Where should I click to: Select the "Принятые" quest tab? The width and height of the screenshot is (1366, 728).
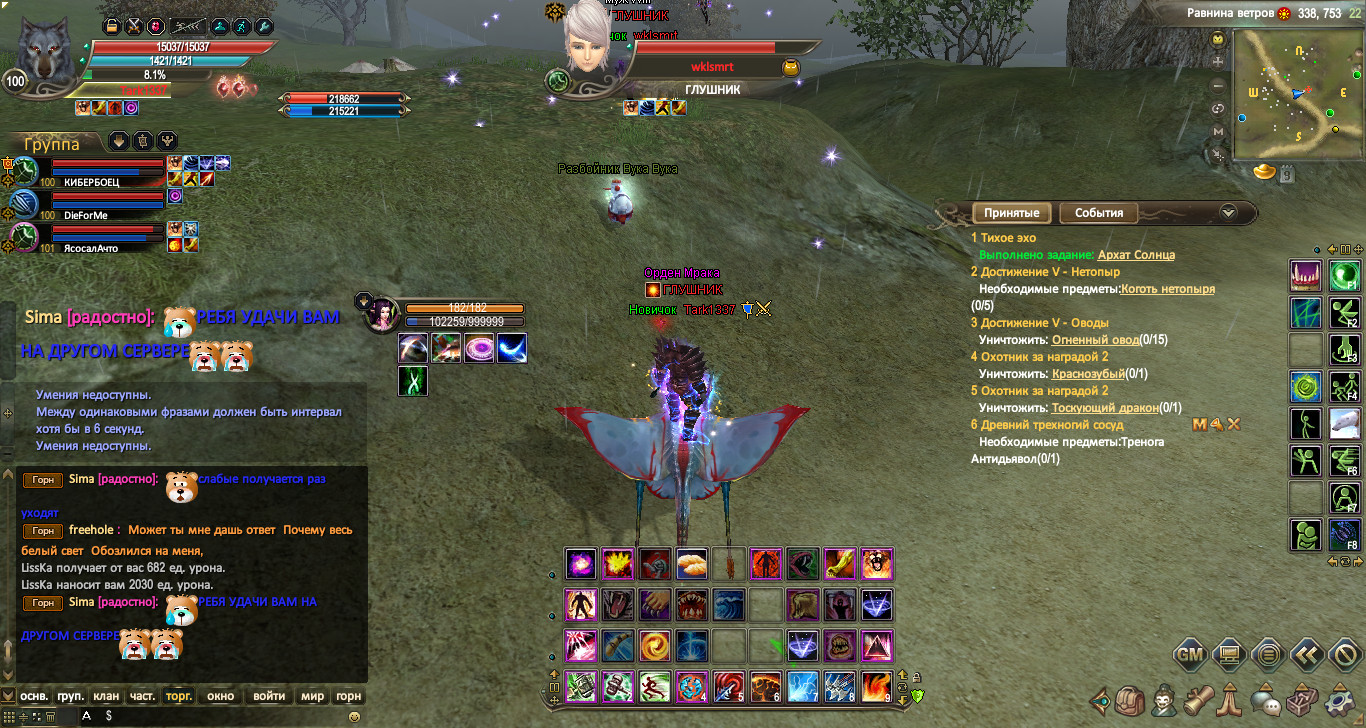point(1012,213)
